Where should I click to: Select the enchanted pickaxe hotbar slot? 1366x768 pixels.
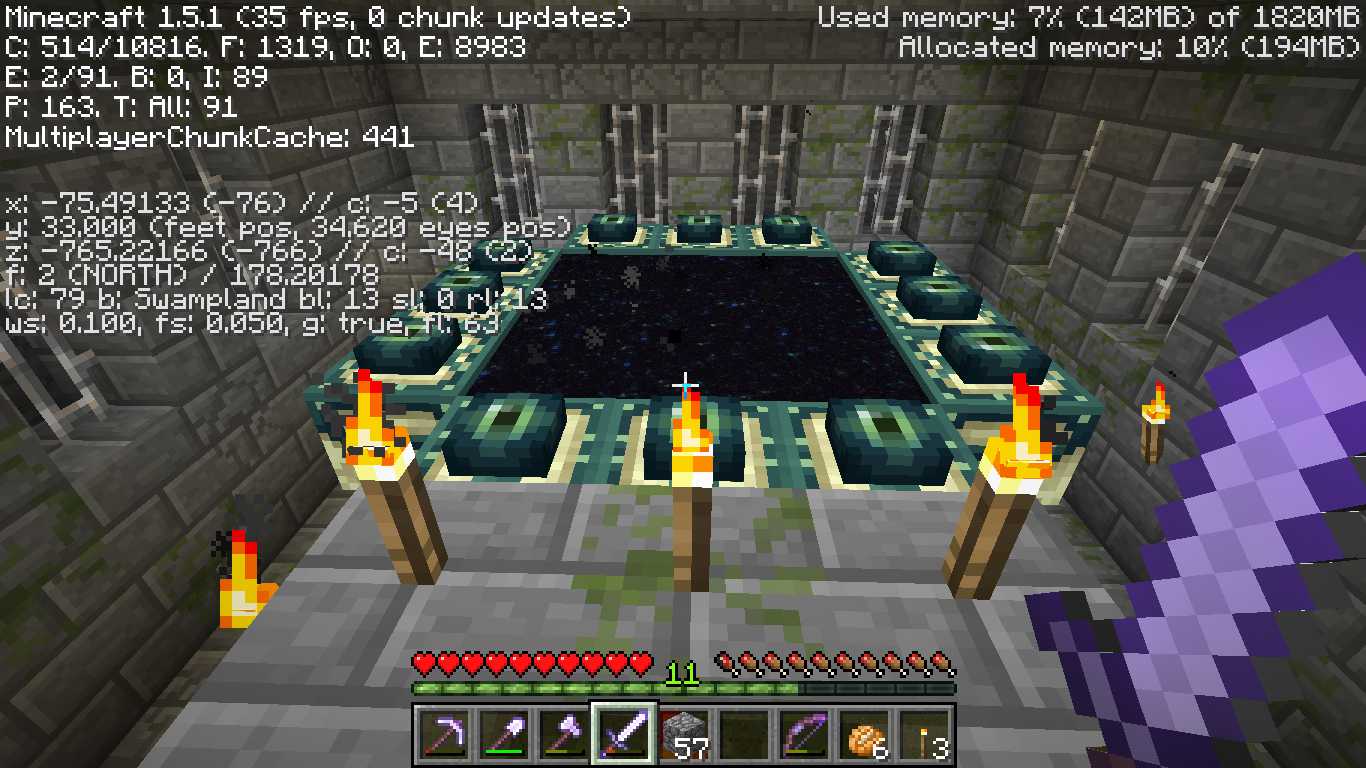[x=443, y=736]
